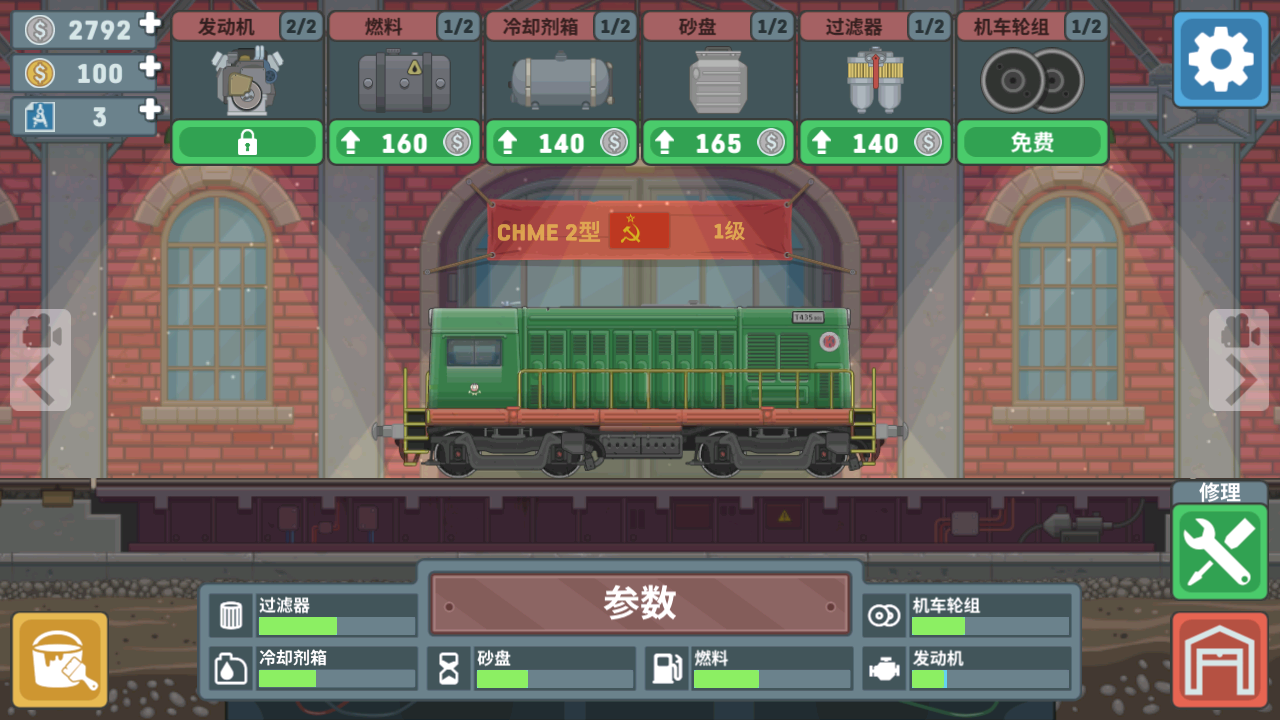The height and width of the screenshot is (720, 1280).
Task: Buy the 160 fuel upgrade
Action: (403, 142)
